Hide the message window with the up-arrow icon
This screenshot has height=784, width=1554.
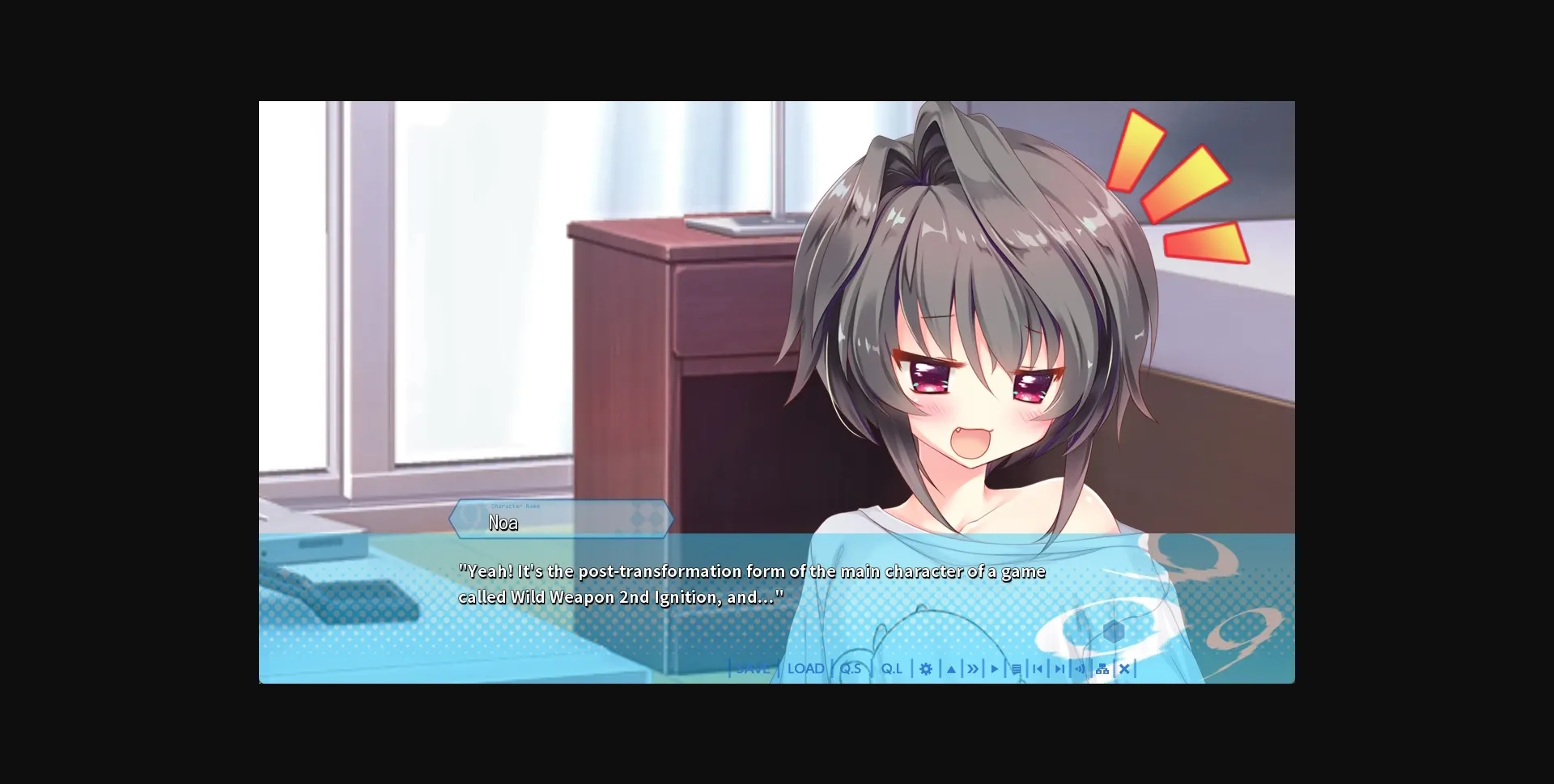[950, 669]
